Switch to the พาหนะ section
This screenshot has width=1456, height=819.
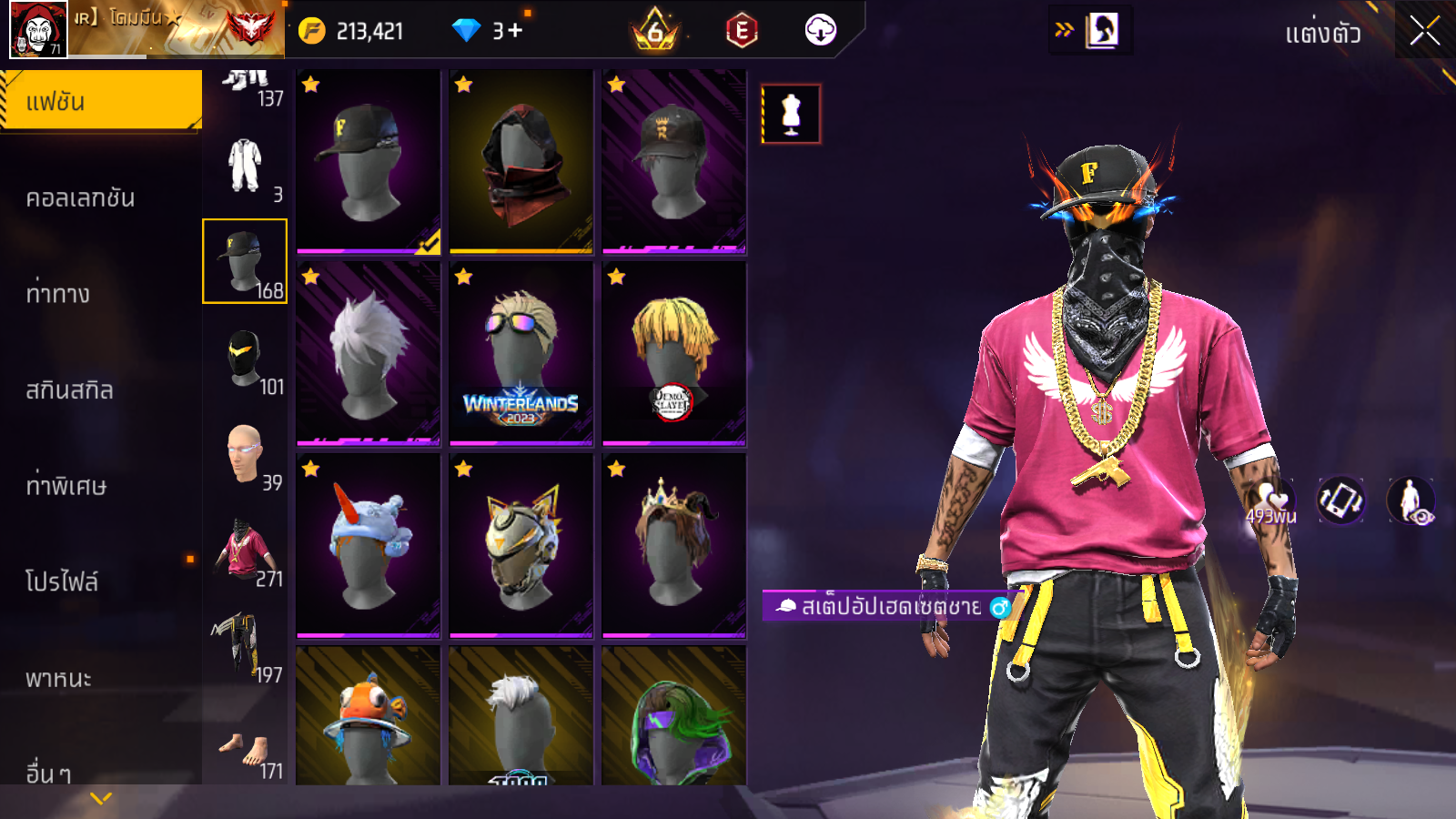(x=59, y=678)
